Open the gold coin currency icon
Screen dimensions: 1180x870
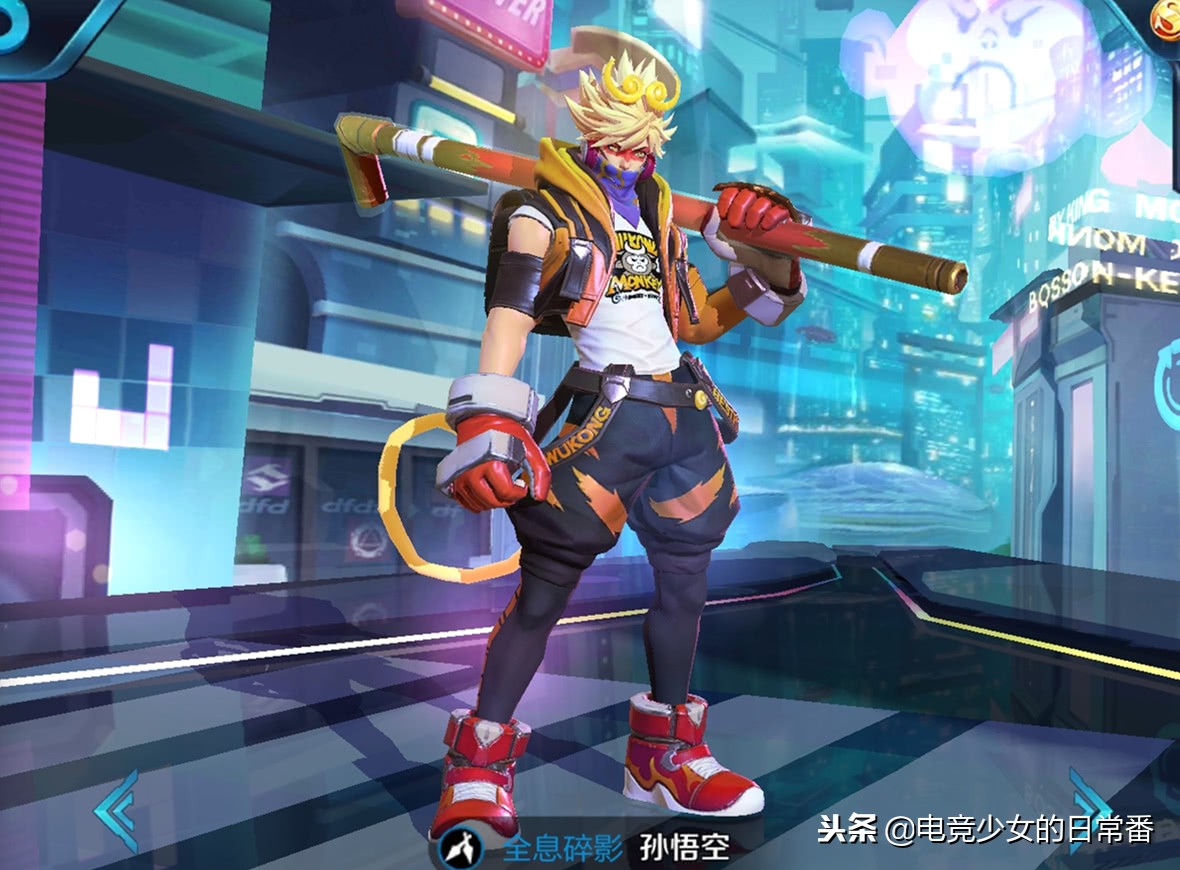point(1165,17)
